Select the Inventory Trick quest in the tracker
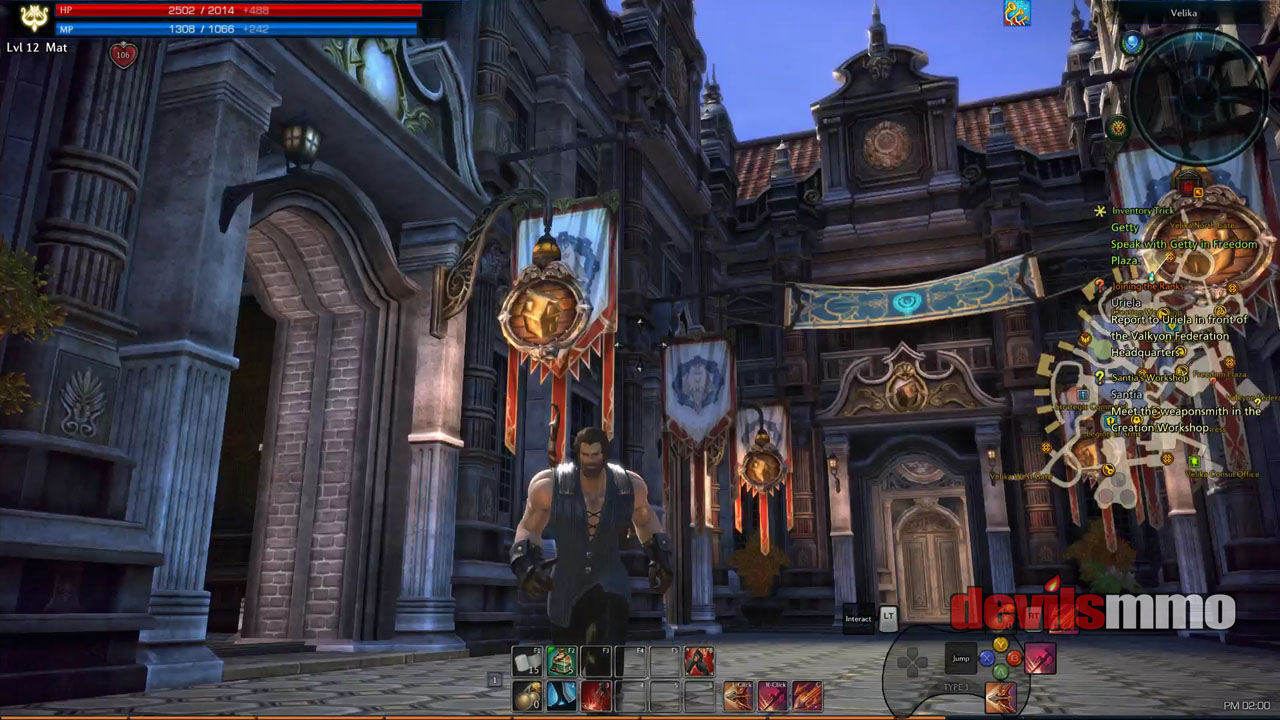 (1142, 211)
